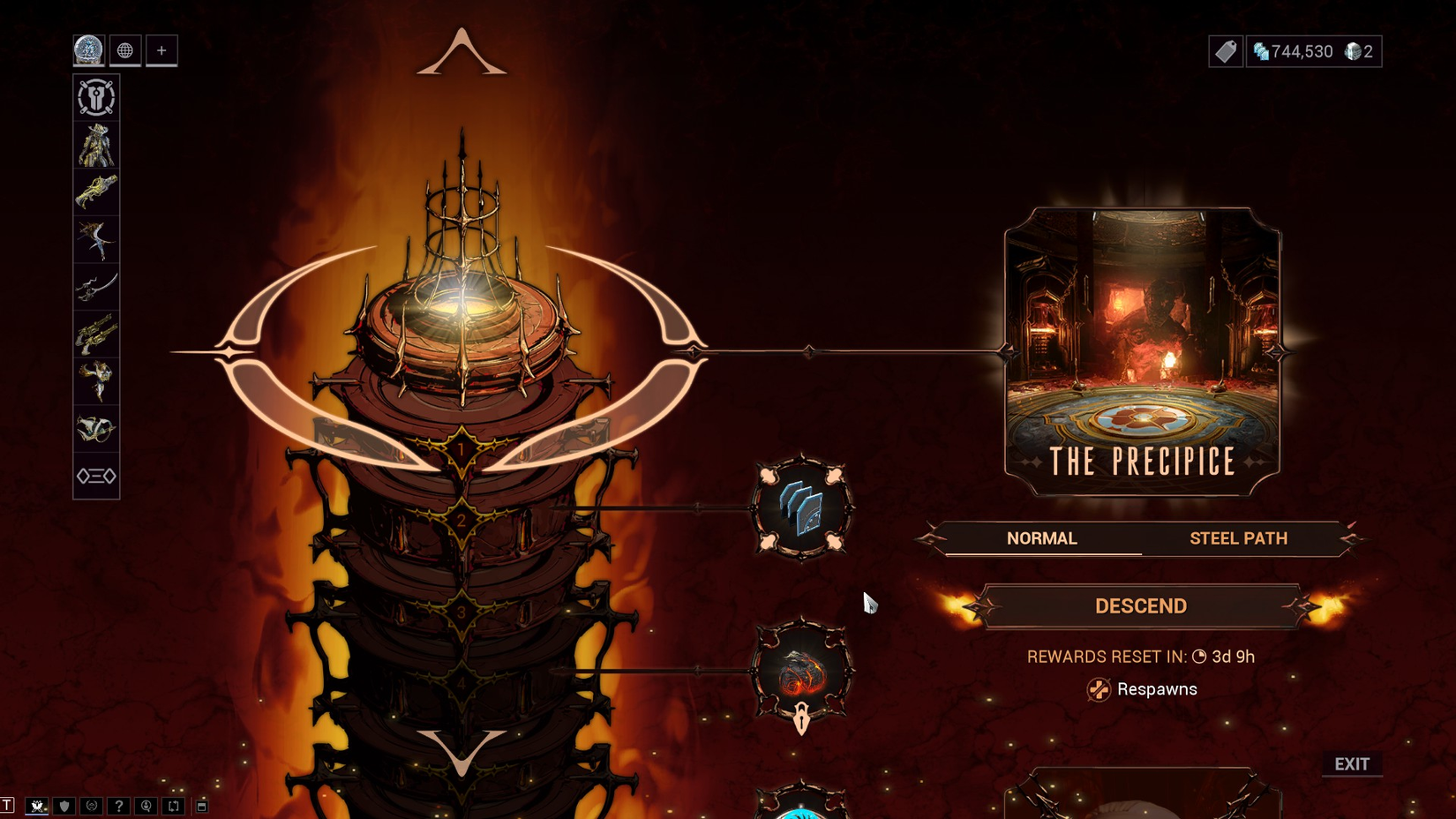This screenshot has height=819, width=1456.
Task: Select the Normal difficulty mode
Action: [1041, 538]
